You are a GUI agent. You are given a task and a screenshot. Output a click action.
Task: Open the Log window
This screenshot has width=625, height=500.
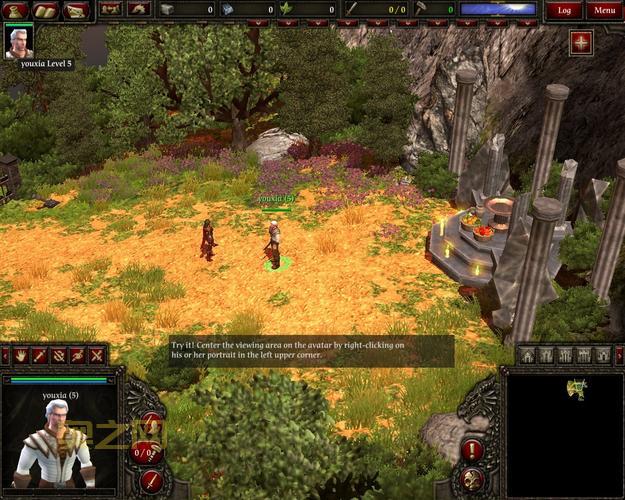pos(564,10)
